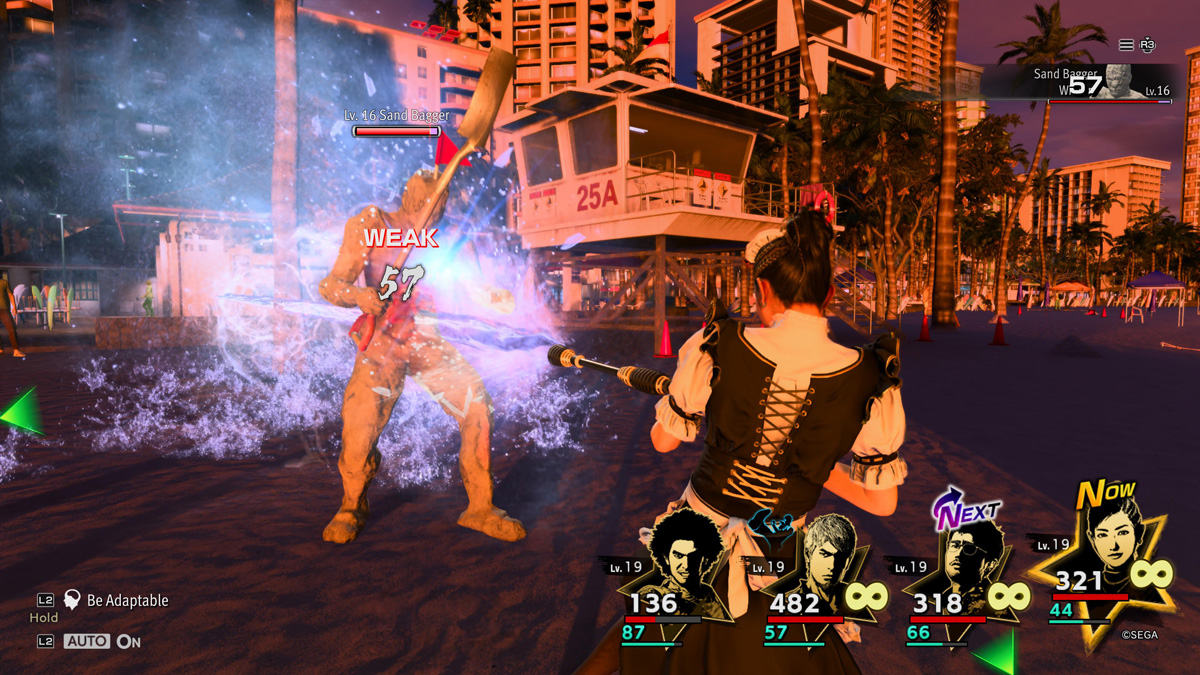This screenshot has height=675, width=1200.
Task: Target the Lv. 16 Sand Bagger nameplate
Action: click(x=397, y=116)
